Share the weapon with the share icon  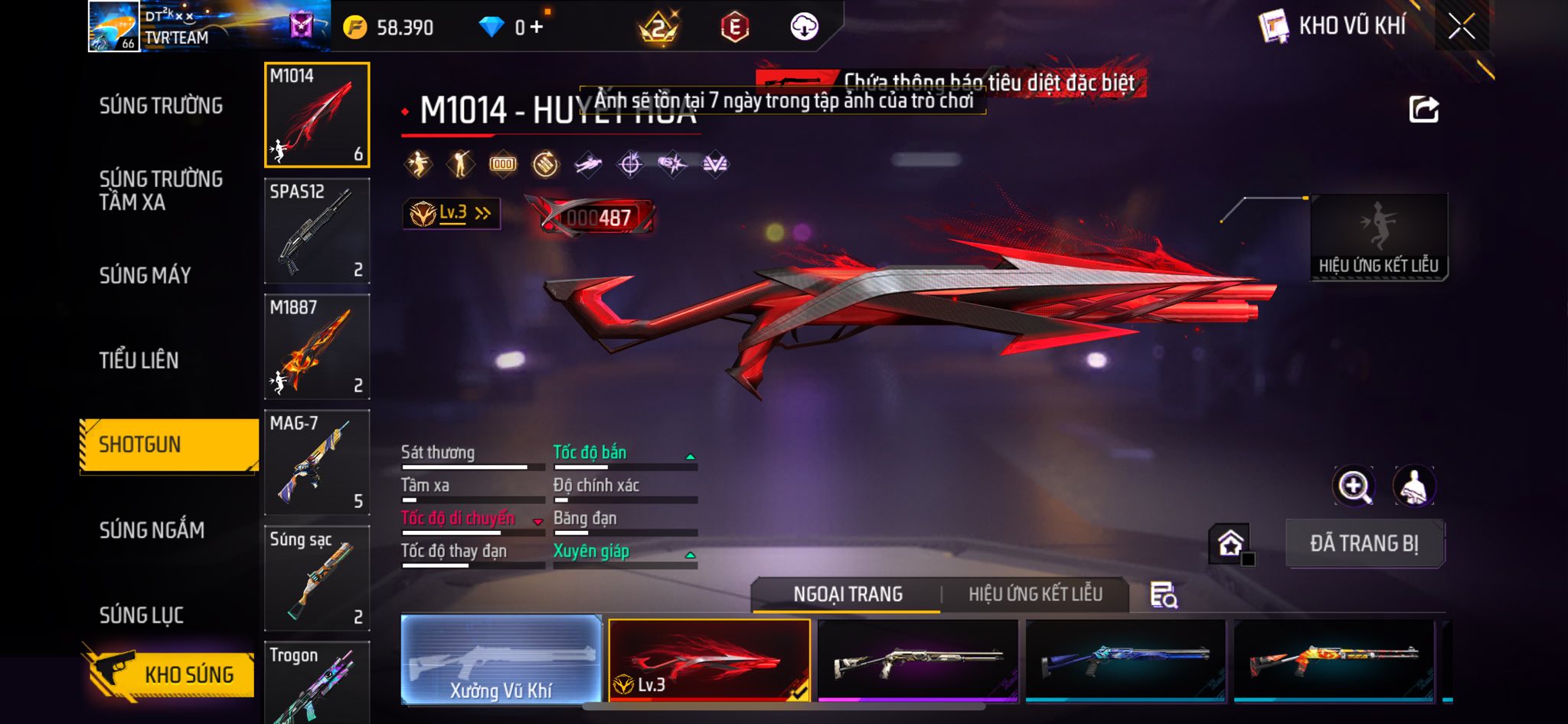coord(1423,110)
